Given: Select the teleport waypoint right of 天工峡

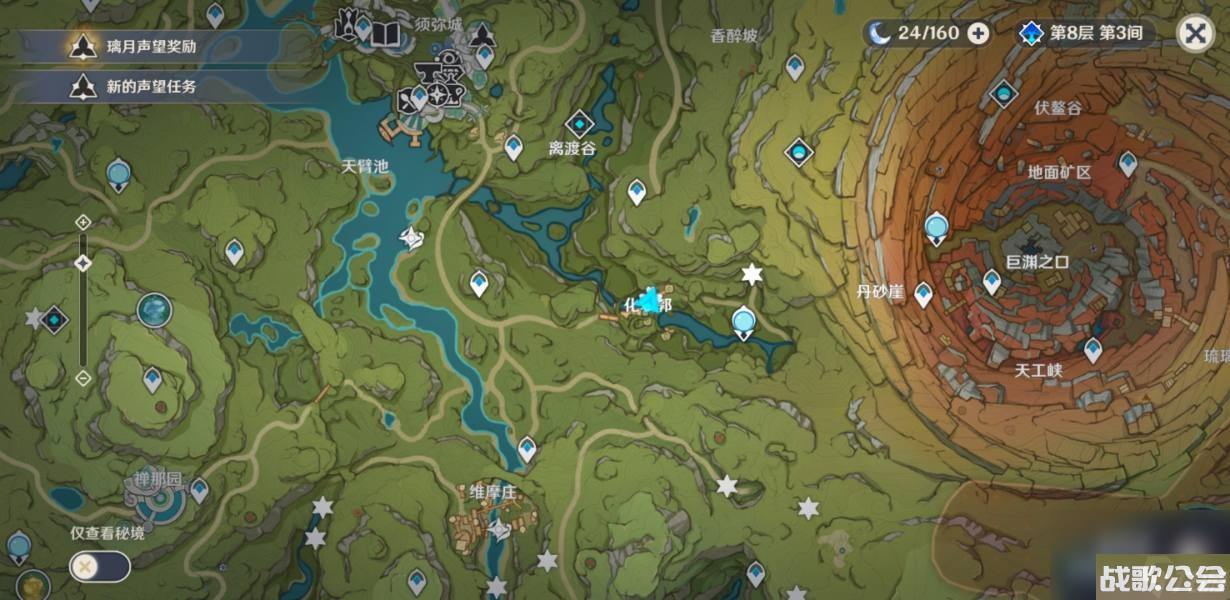Looking at the screenshot, I should pyautogui.click(x=1093, y=349).
